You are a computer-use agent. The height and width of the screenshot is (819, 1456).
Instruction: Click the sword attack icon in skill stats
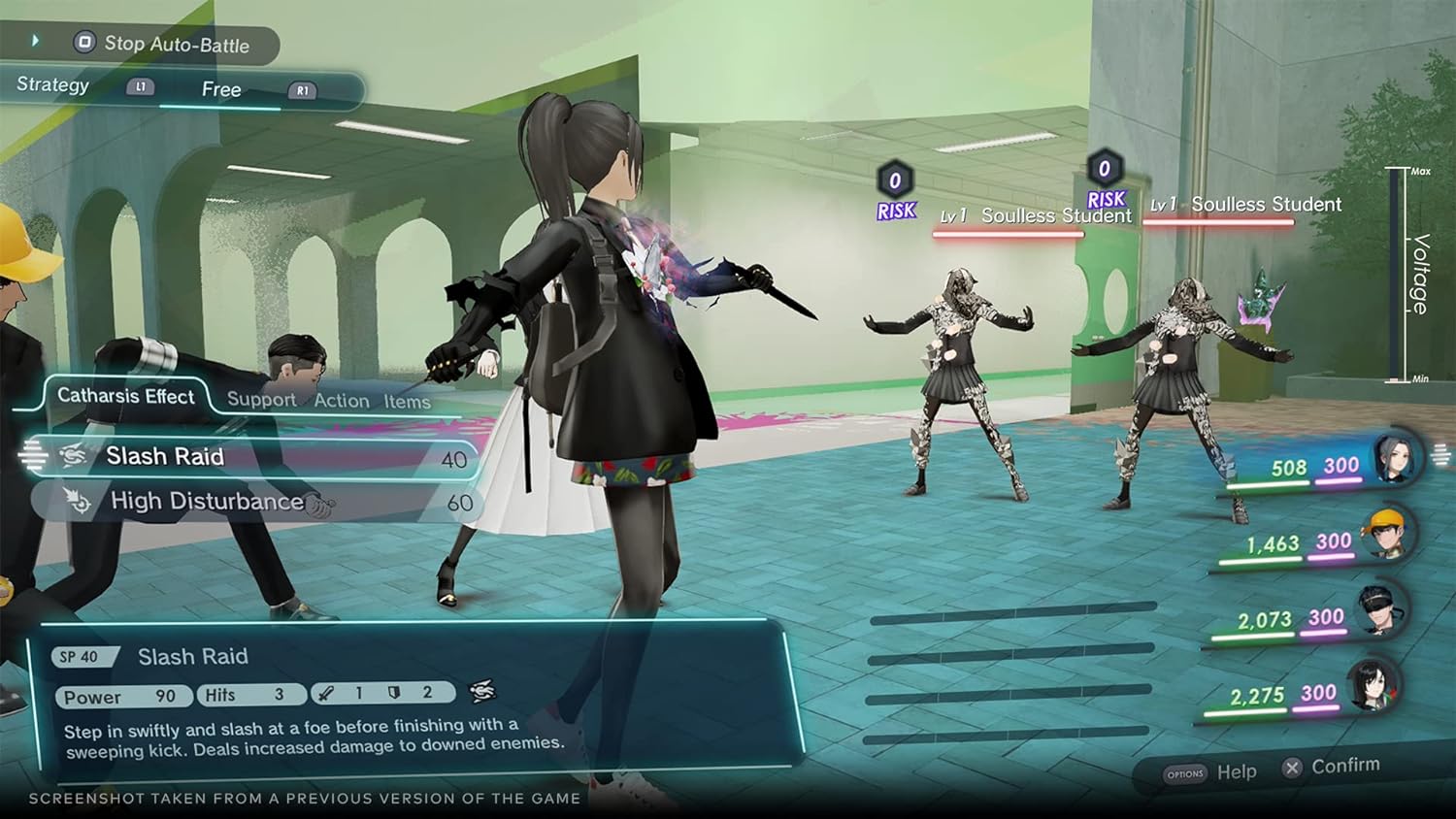pyautogui.click(x=327, y=693)
